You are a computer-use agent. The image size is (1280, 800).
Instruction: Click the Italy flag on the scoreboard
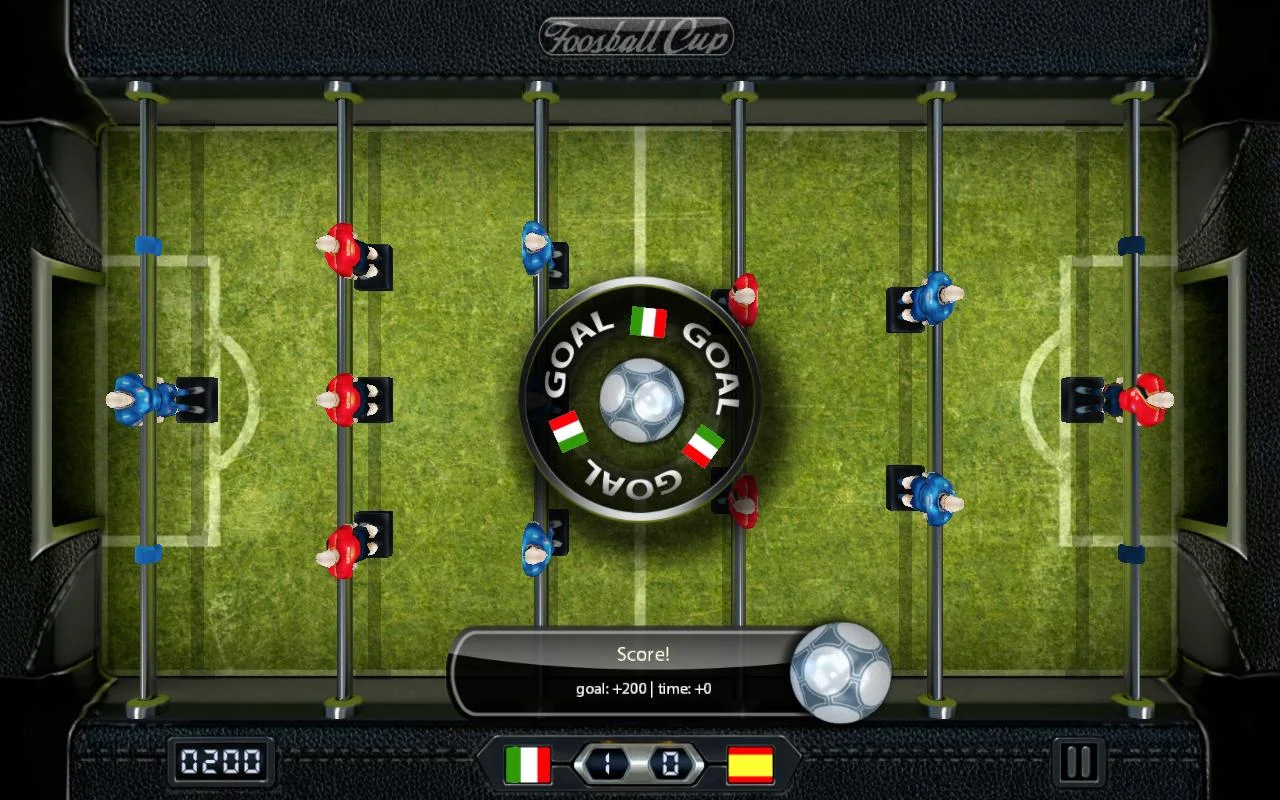[x=530, y=766]
